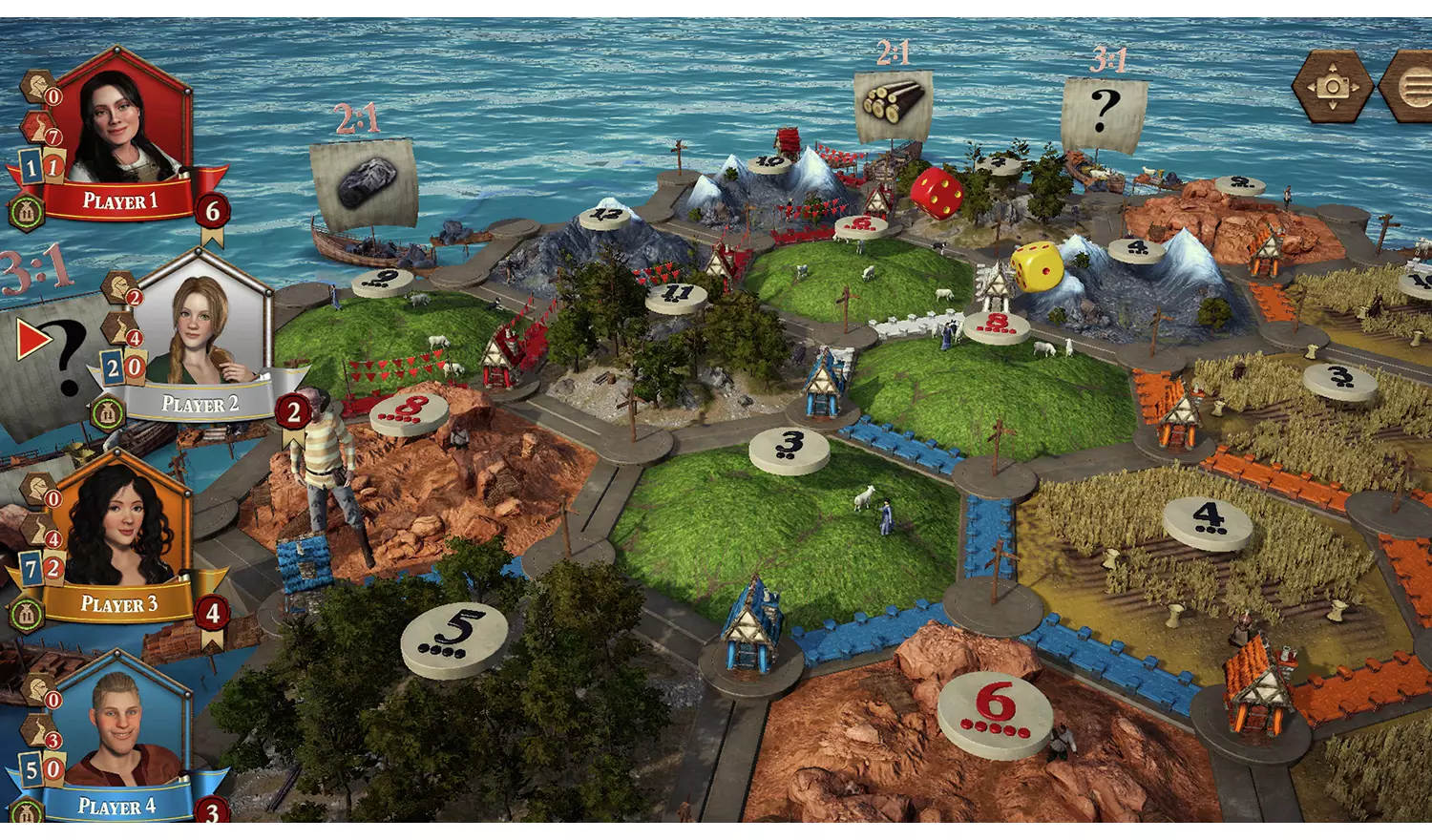Image resolution: width=1432 pixels, height=840 pixels.
Task: Click Player 1's red victory point badge
Action: (212, 211)
